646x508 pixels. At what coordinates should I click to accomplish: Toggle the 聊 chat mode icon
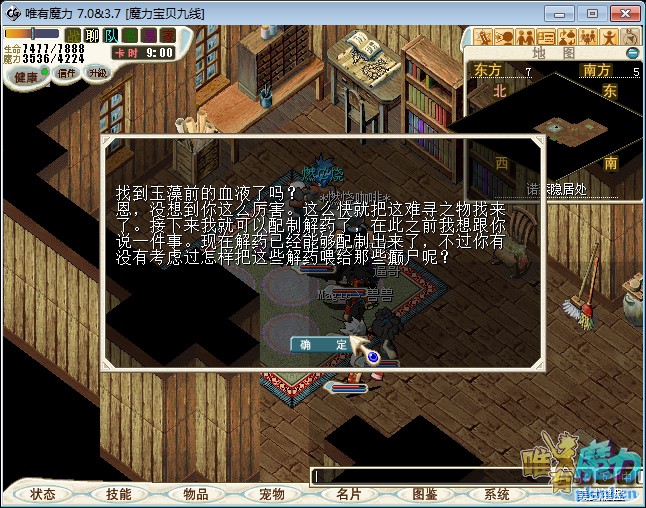click(x=90, y=35)
